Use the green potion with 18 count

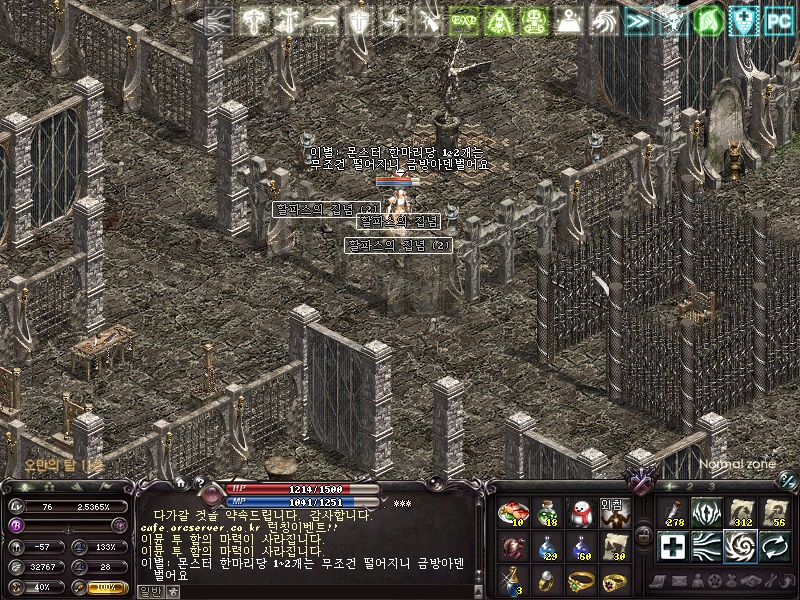(547, 514)
